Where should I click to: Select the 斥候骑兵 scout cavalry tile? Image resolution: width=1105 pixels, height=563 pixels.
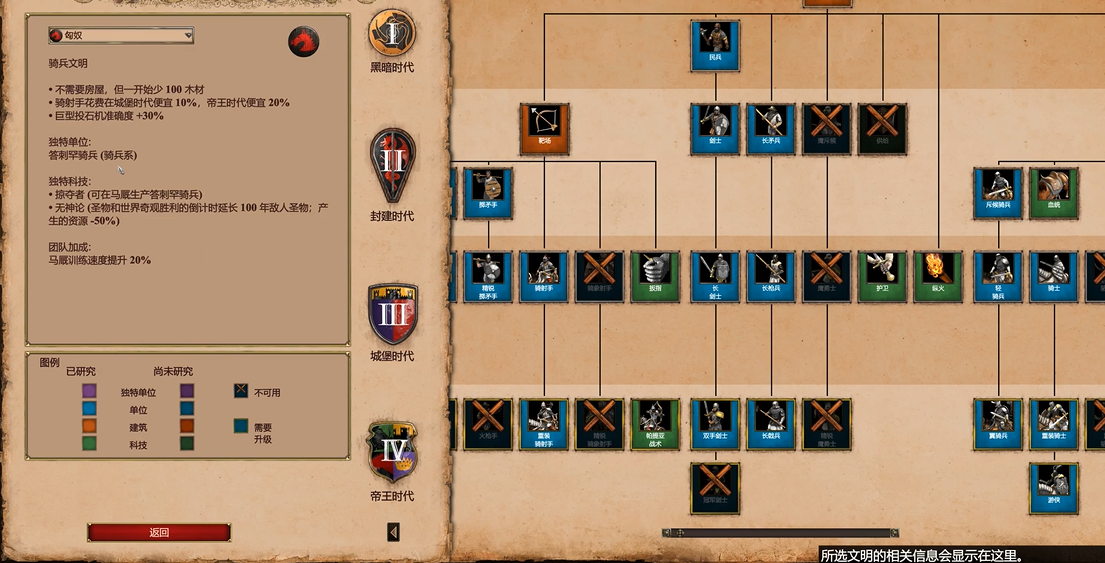pos(998,193)
